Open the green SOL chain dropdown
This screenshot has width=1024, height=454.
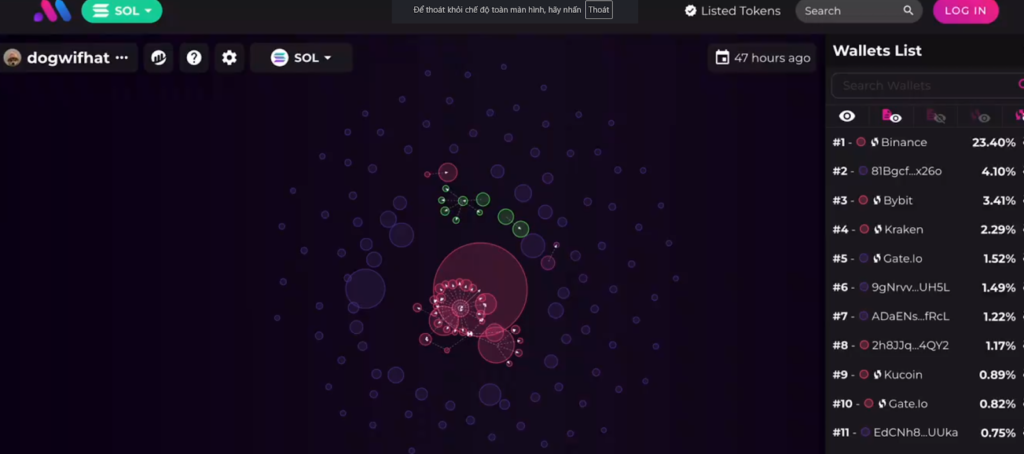[121, 11]
